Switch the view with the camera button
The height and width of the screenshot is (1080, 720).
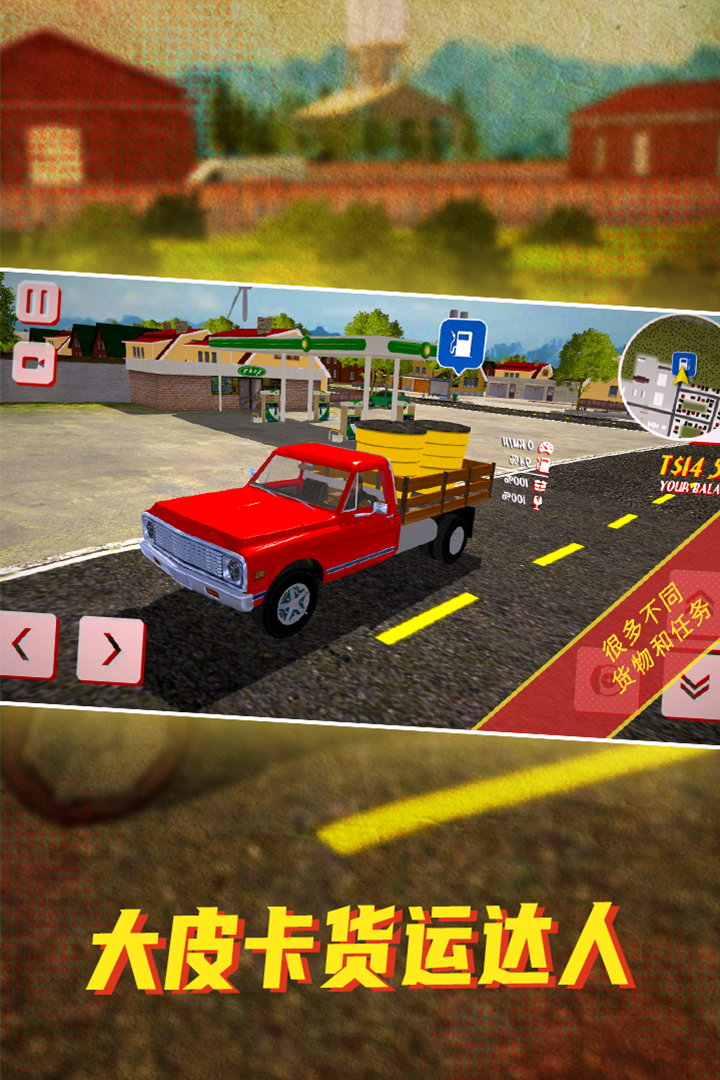click(x=34, y=365)
